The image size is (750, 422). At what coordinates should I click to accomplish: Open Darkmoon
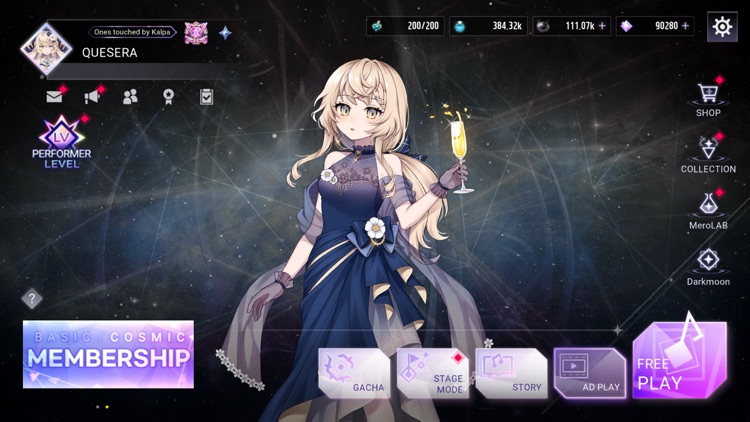pyautogui.click(x=708, y=263)
